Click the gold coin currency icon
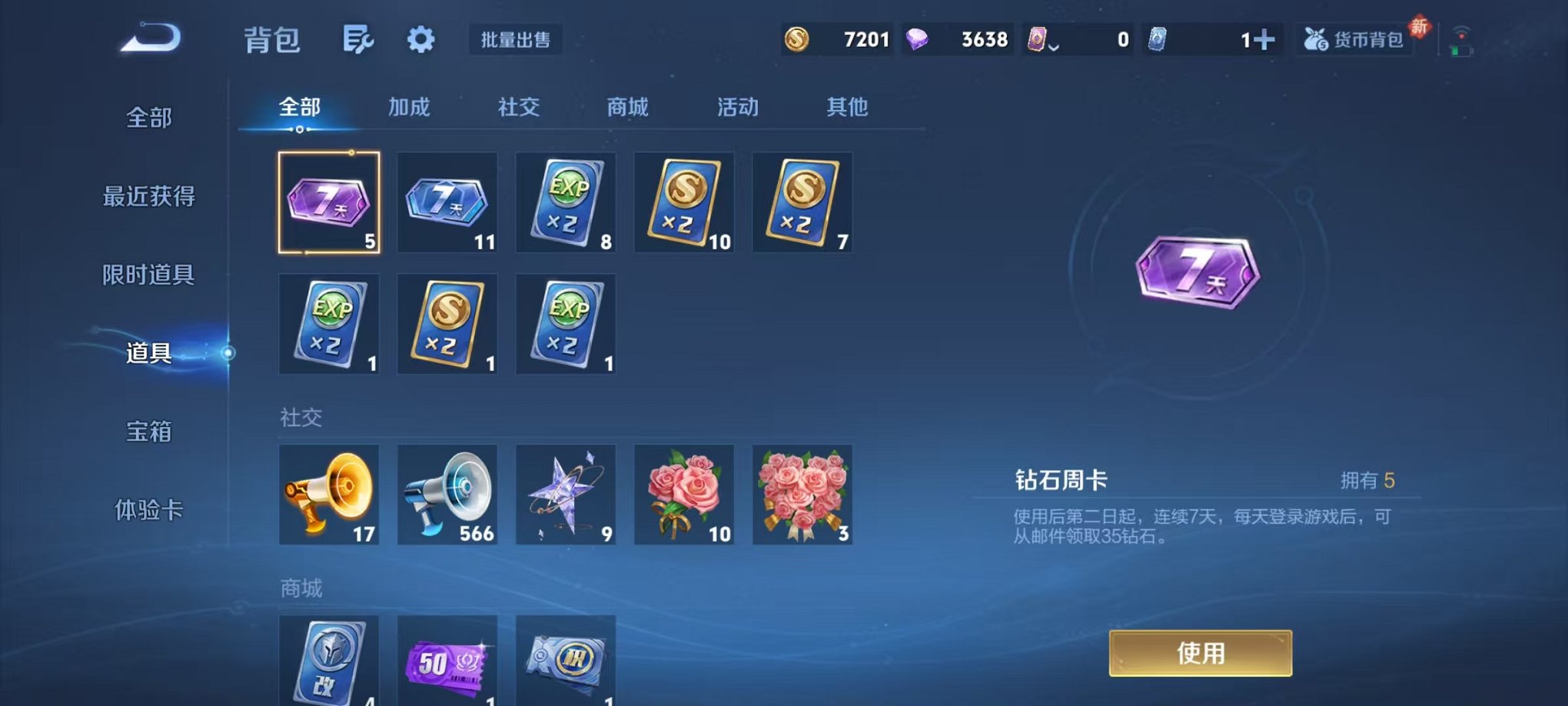 click(796, 39)
